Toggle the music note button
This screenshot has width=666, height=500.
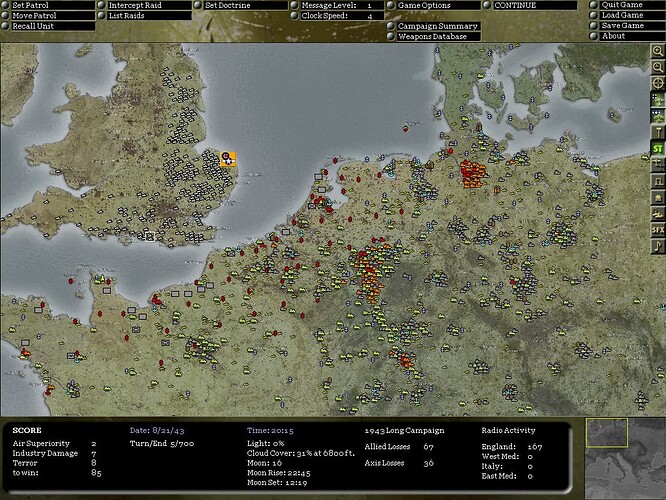tap(658, 246)
